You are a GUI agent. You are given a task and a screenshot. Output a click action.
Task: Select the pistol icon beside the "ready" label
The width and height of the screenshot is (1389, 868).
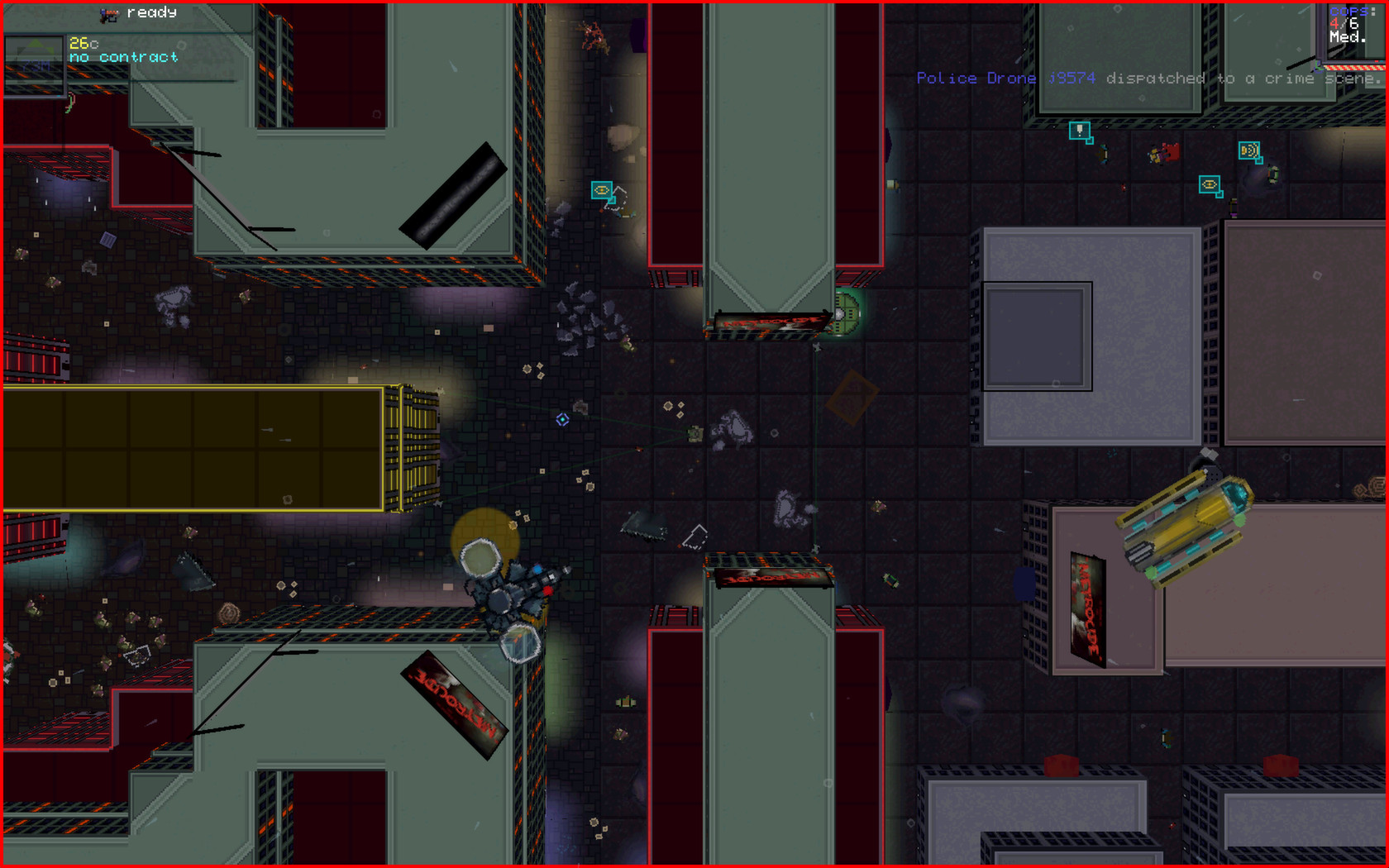[x=108, y=14]
